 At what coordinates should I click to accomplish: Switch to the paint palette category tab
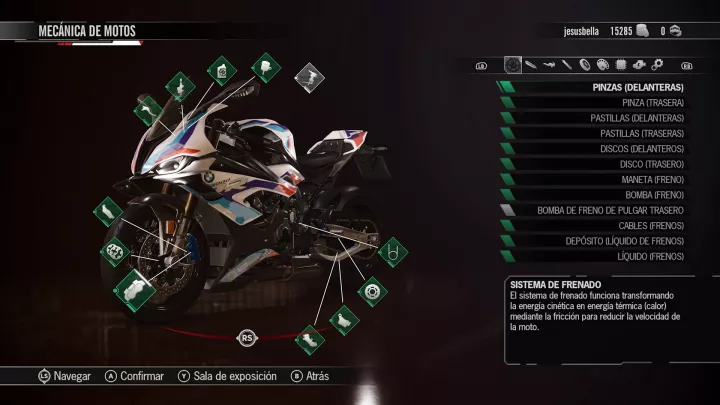[x=603, y=65]
